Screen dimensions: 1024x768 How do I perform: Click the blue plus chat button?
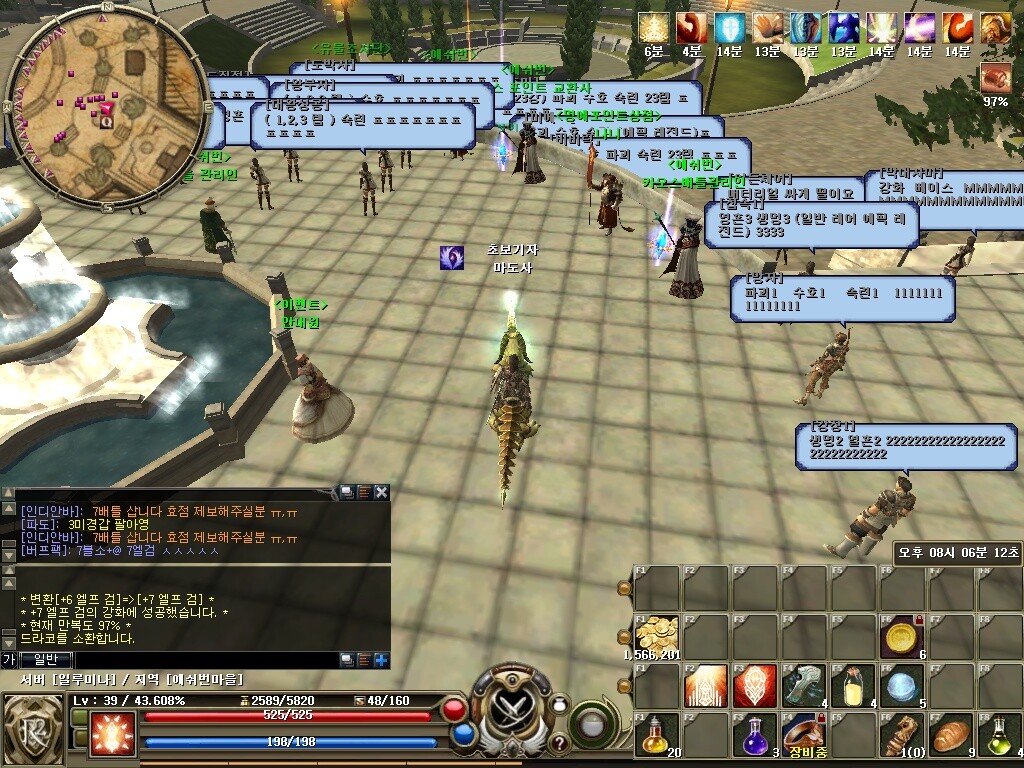tap(381, 659)
